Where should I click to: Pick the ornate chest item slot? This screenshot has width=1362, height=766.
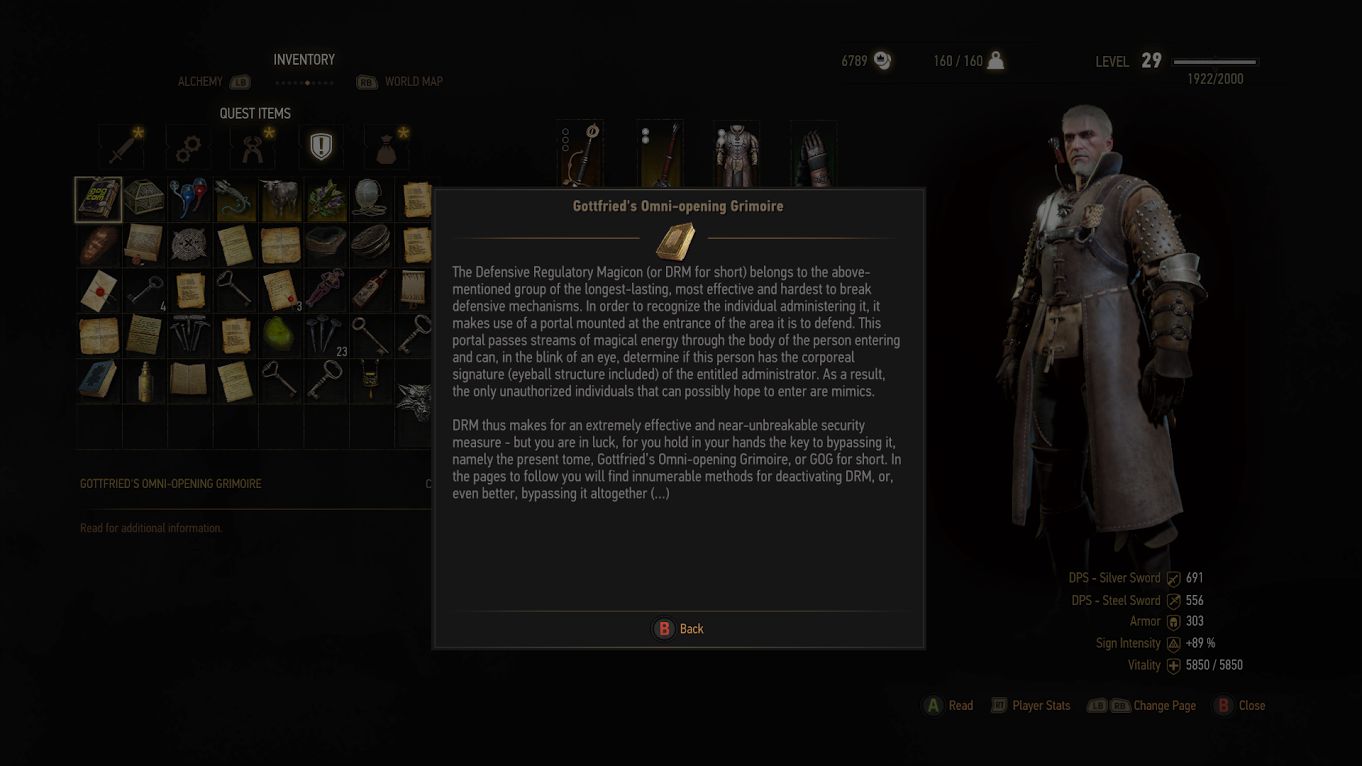click(x=144, y=200)
